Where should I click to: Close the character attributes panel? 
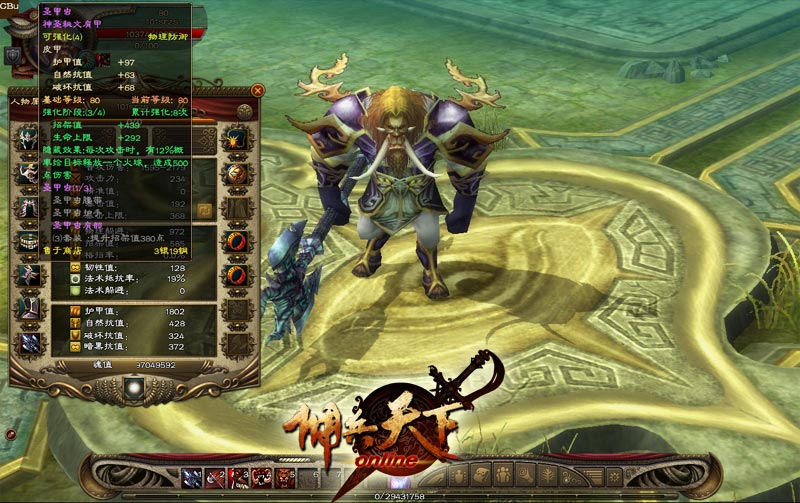[x=258, y=90]
